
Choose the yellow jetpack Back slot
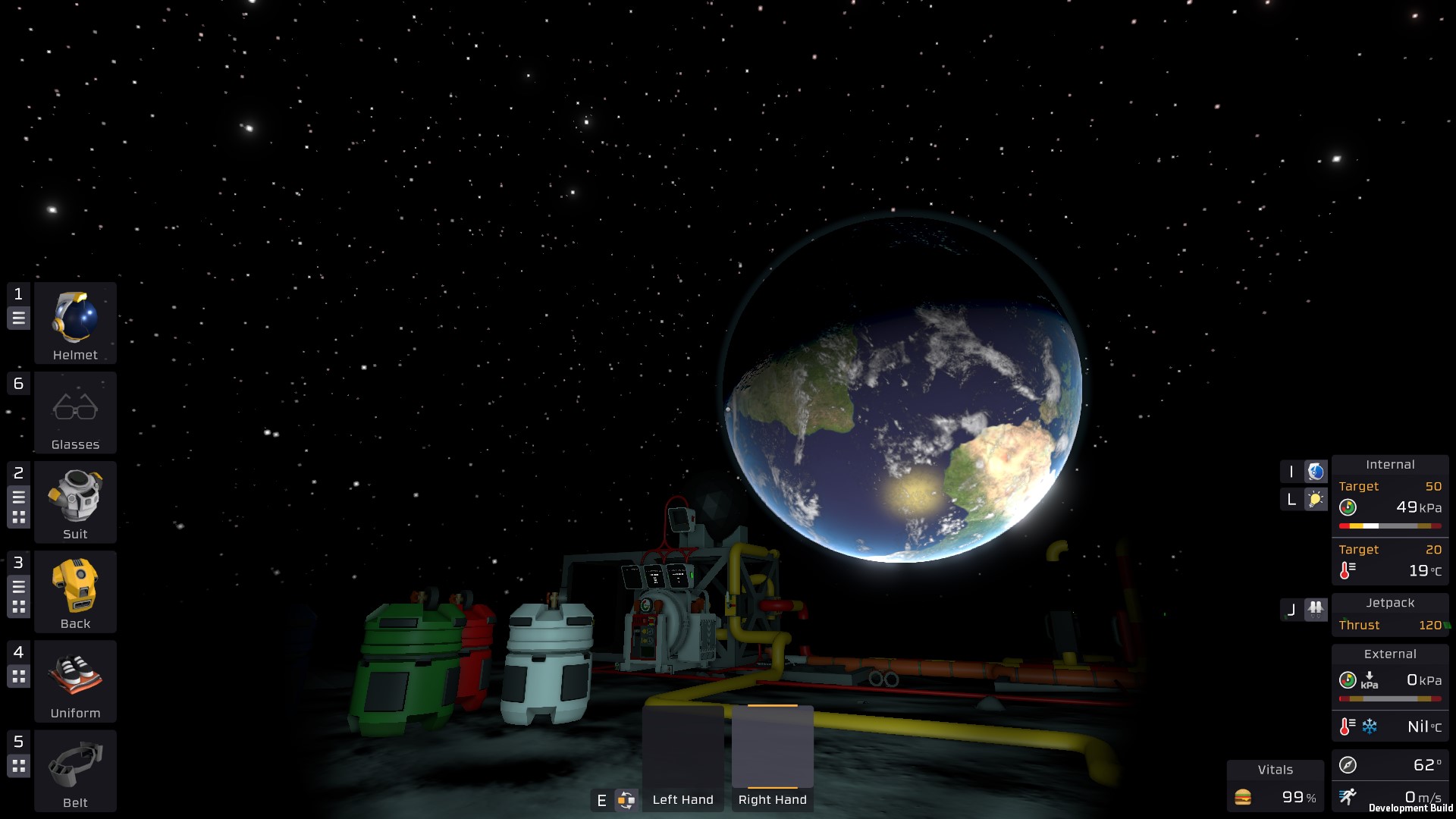(x=75, y=591)
